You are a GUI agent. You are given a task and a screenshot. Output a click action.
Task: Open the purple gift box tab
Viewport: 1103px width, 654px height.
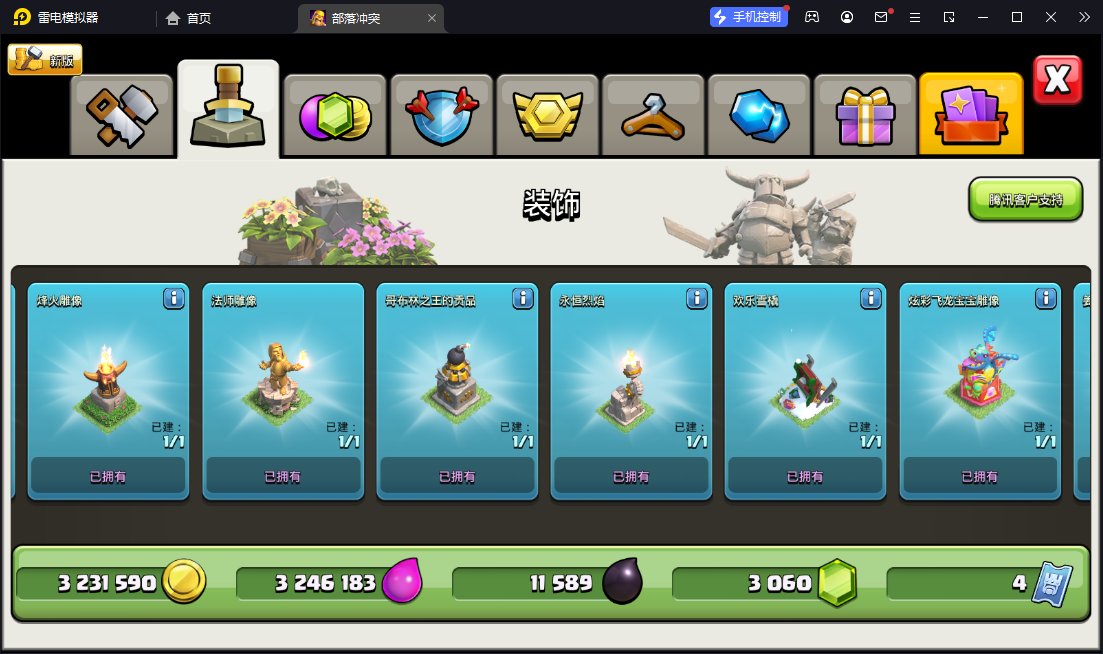(865, 115)
